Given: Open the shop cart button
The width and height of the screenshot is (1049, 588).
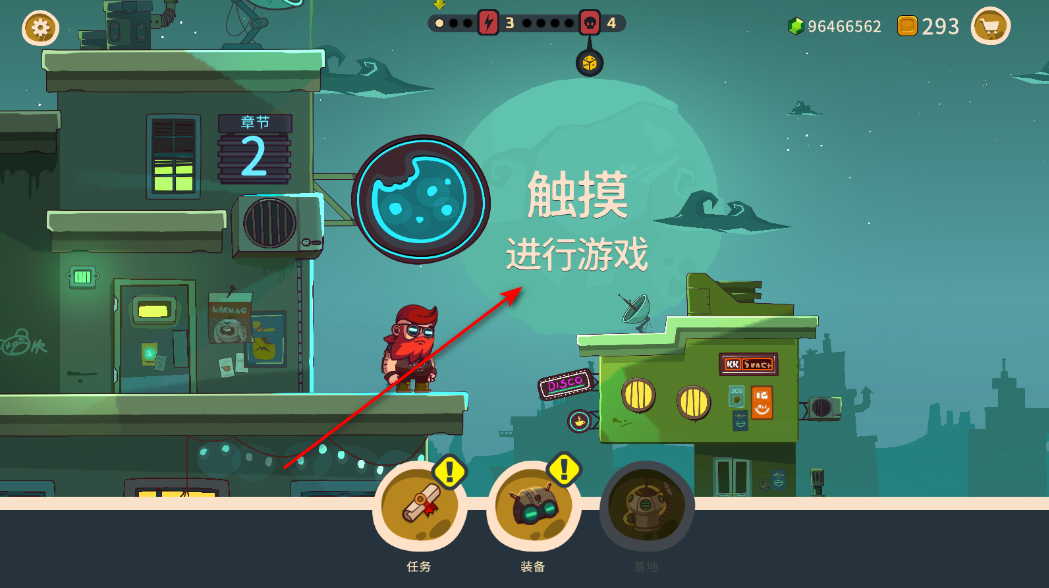Looking at the screenshot, I should tap(990, 26).
